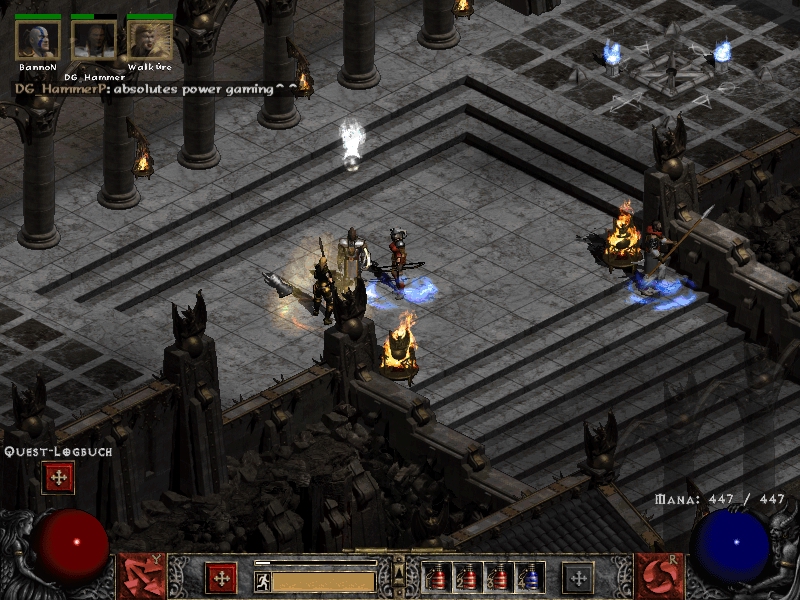800x600 pixels.
Task: Select DG_Hammer's party portrait
Action: point(94,41)
